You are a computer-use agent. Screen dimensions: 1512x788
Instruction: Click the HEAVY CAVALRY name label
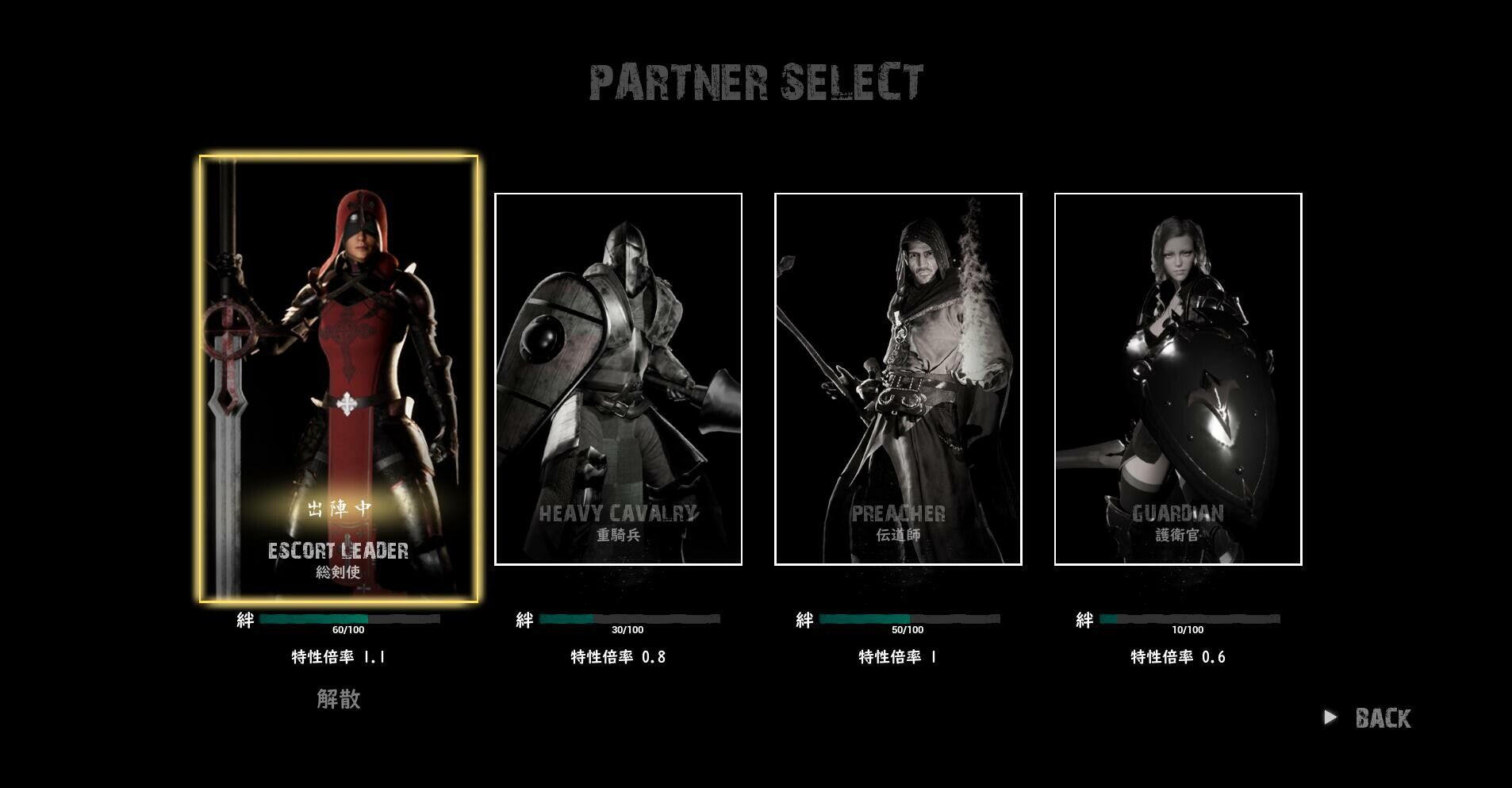(619, 514)
